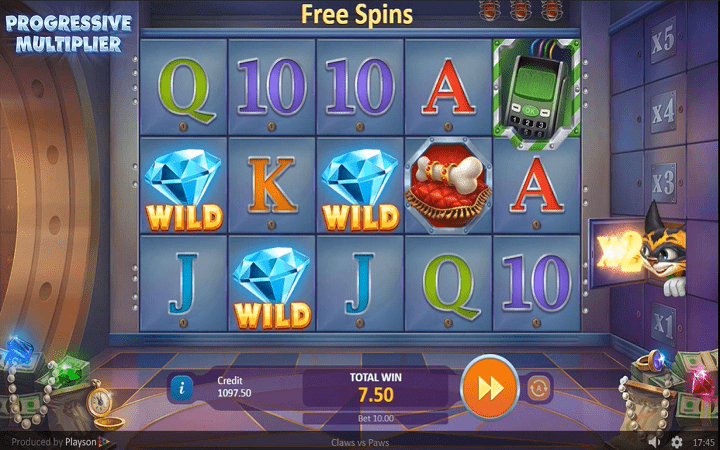Mute the sound with the speaker icon

pos(654,441)
